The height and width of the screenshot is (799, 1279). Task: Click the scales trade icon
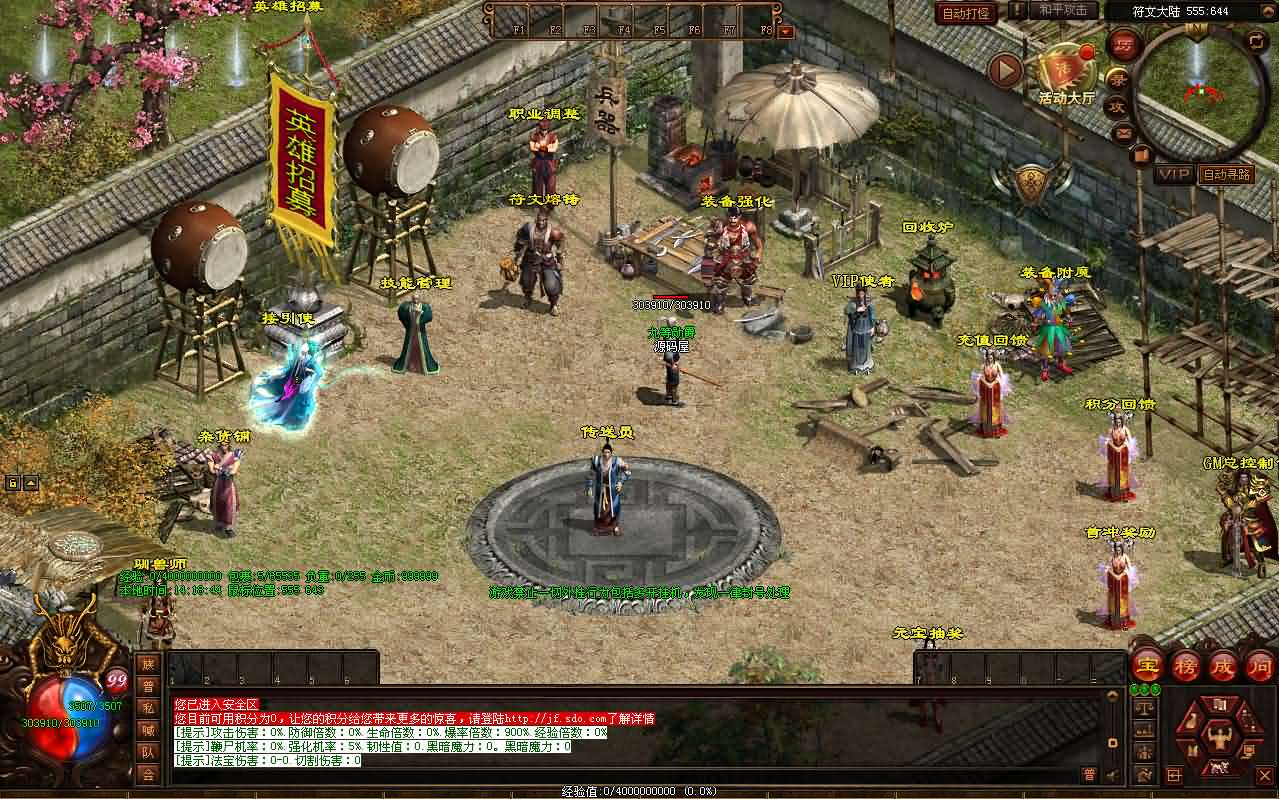(1145, 708)
